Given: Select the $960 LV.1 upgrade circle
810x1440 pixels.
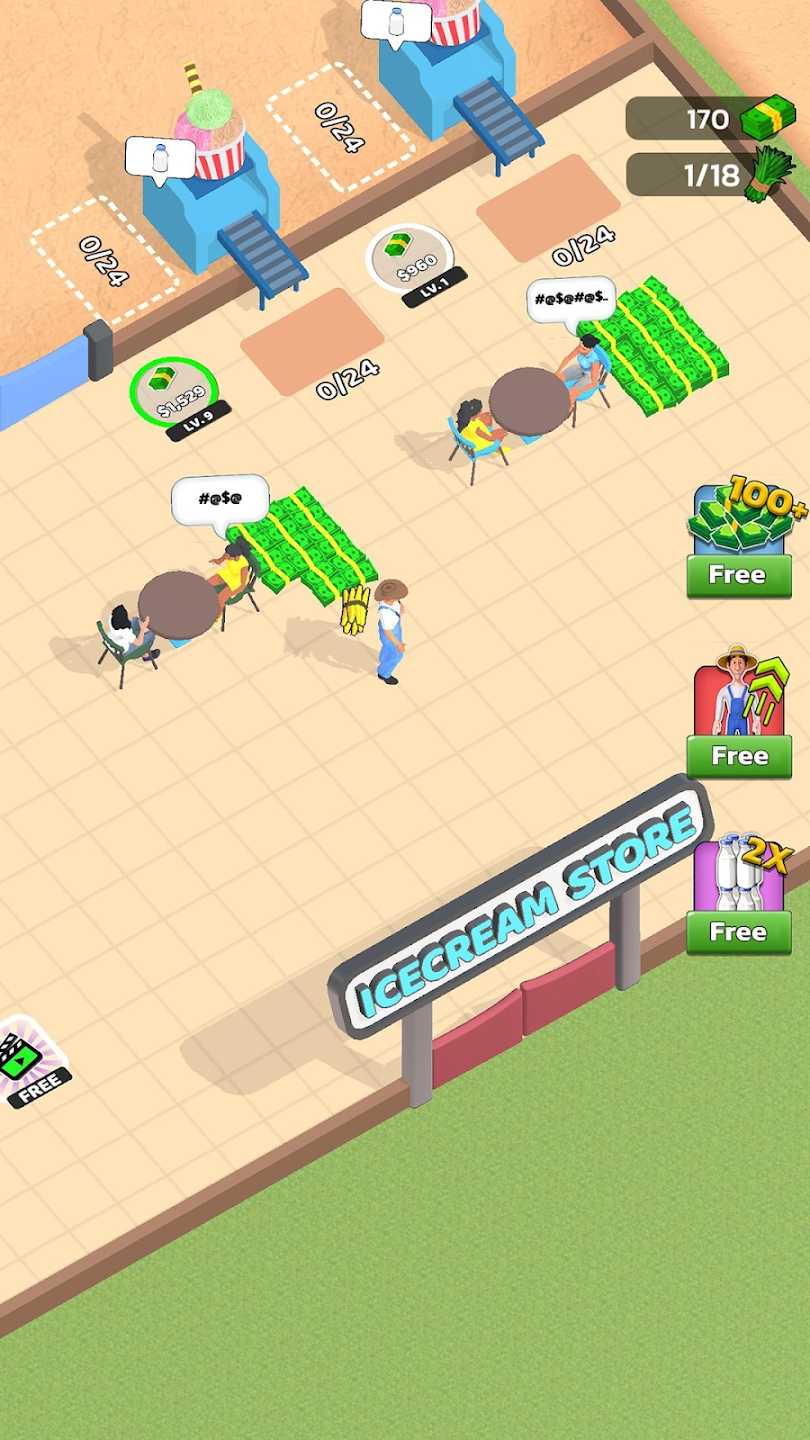Looking at the screenshot, I should tap(410, 258).
